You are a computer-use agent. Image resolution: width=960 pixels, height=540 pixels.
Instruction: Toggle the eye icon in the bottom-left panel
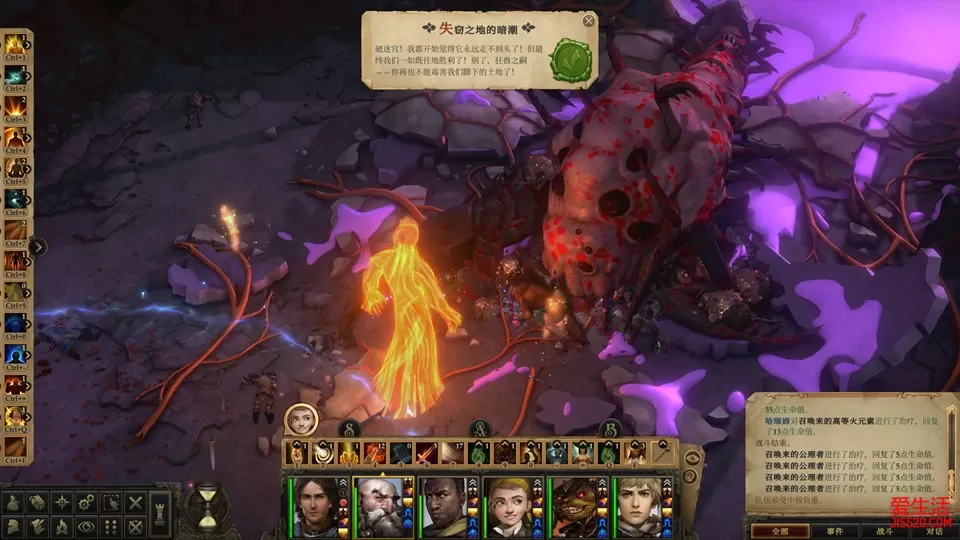point(87,526)
